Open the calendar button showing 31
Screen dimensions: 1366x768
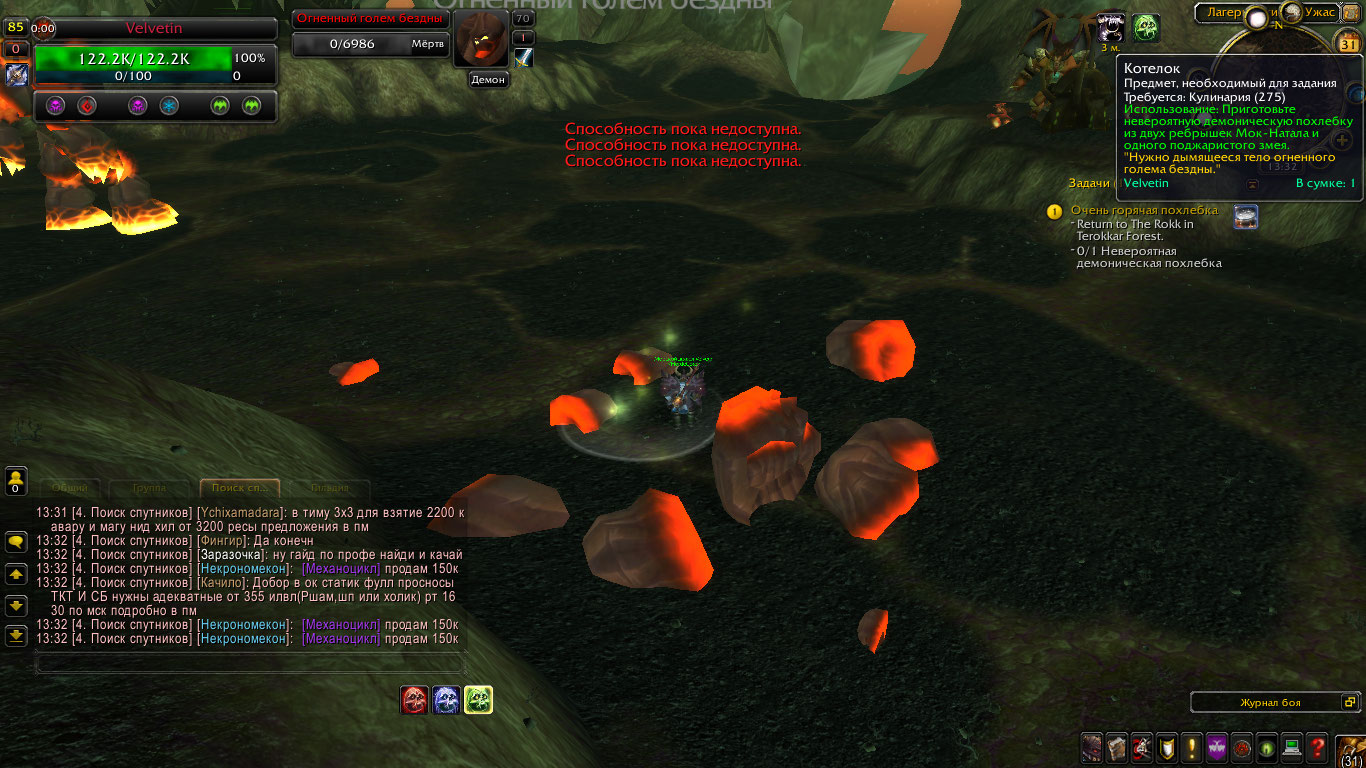click(1349, 44)
